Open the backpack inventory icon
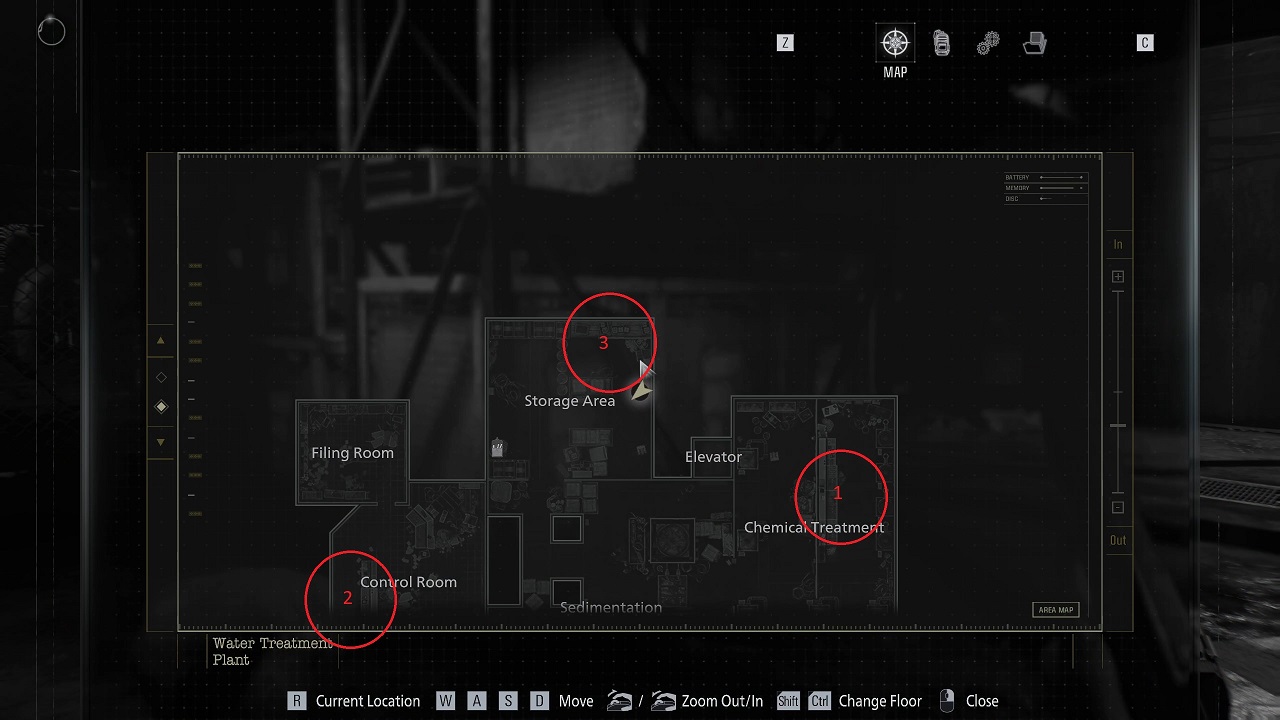 click(x=941, y=42)
